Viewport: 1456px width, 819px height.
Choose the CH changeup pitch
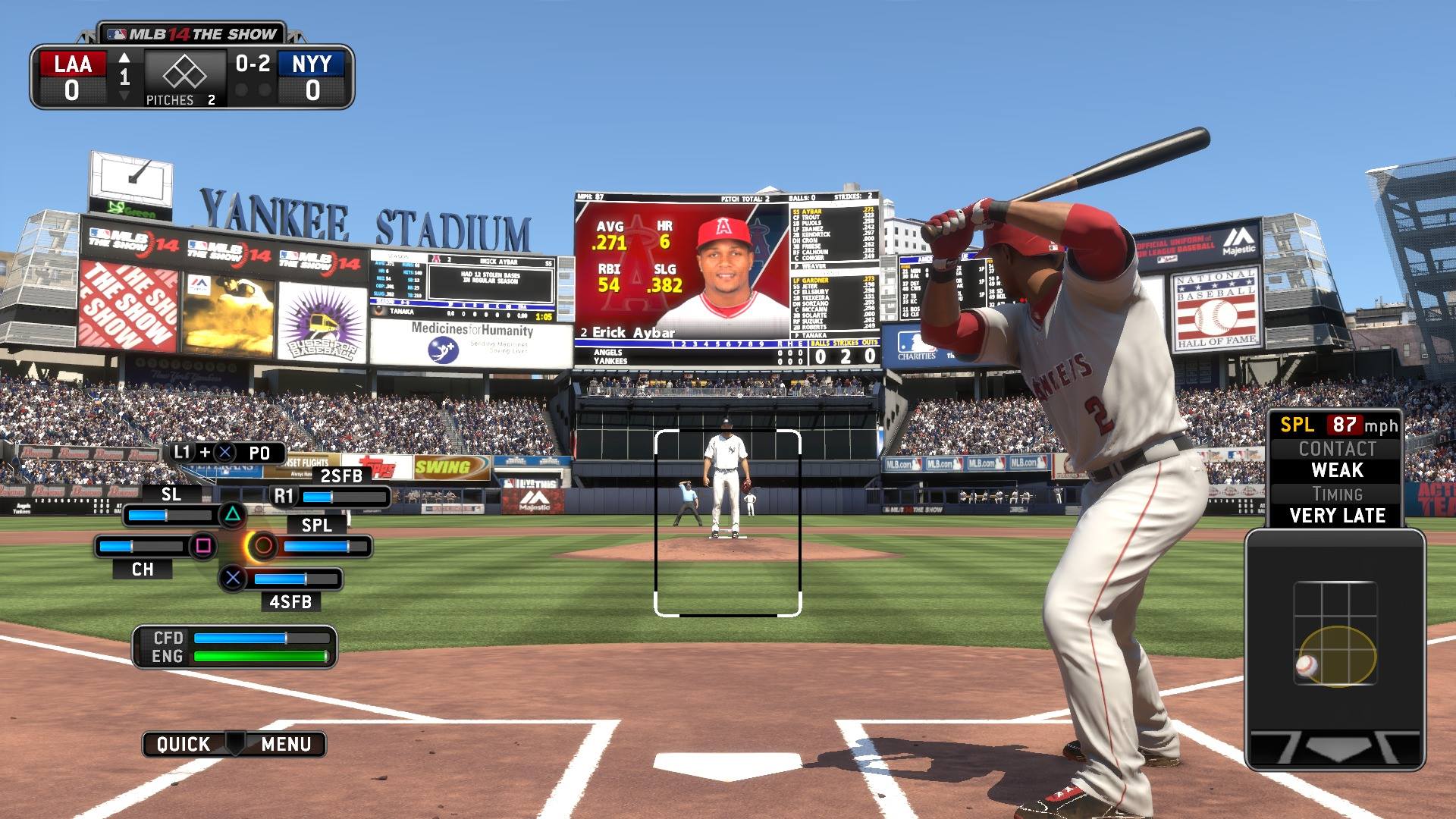[x=203, y=546]
